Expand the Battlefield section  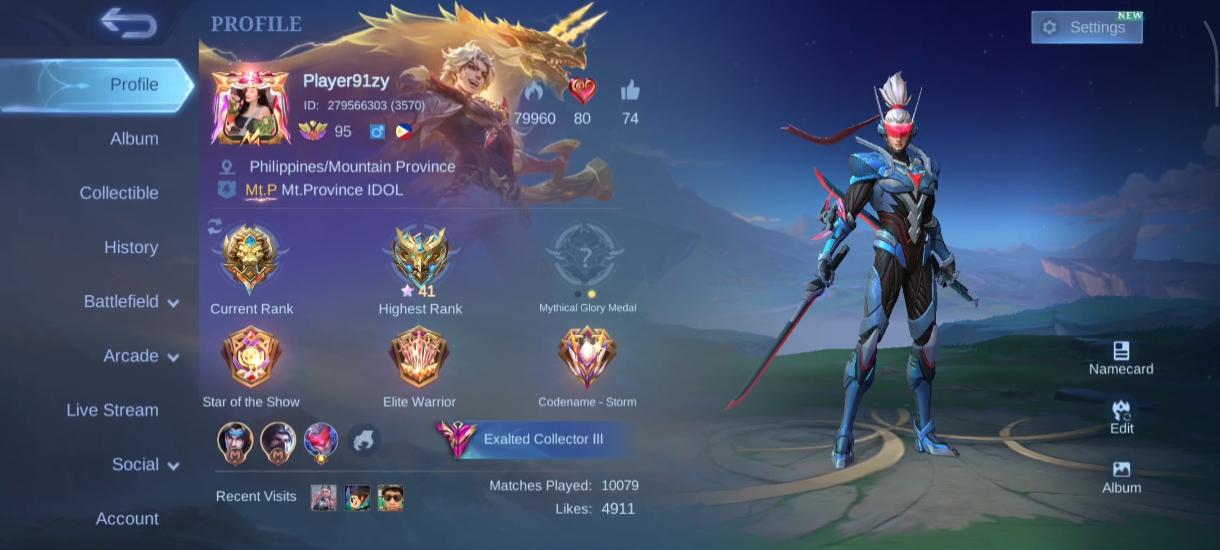tap(131, 302)
